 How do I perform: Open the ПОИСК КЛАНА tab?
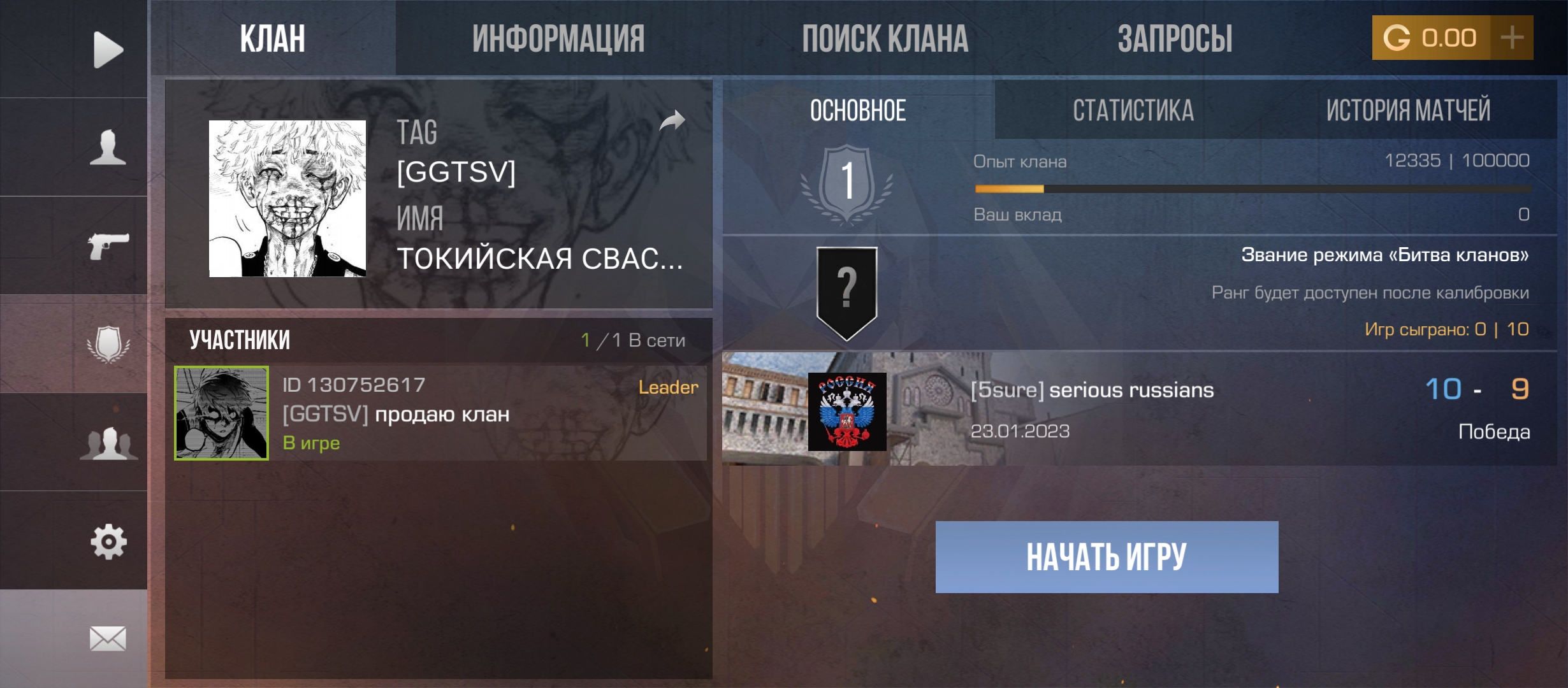coord(886,38)
